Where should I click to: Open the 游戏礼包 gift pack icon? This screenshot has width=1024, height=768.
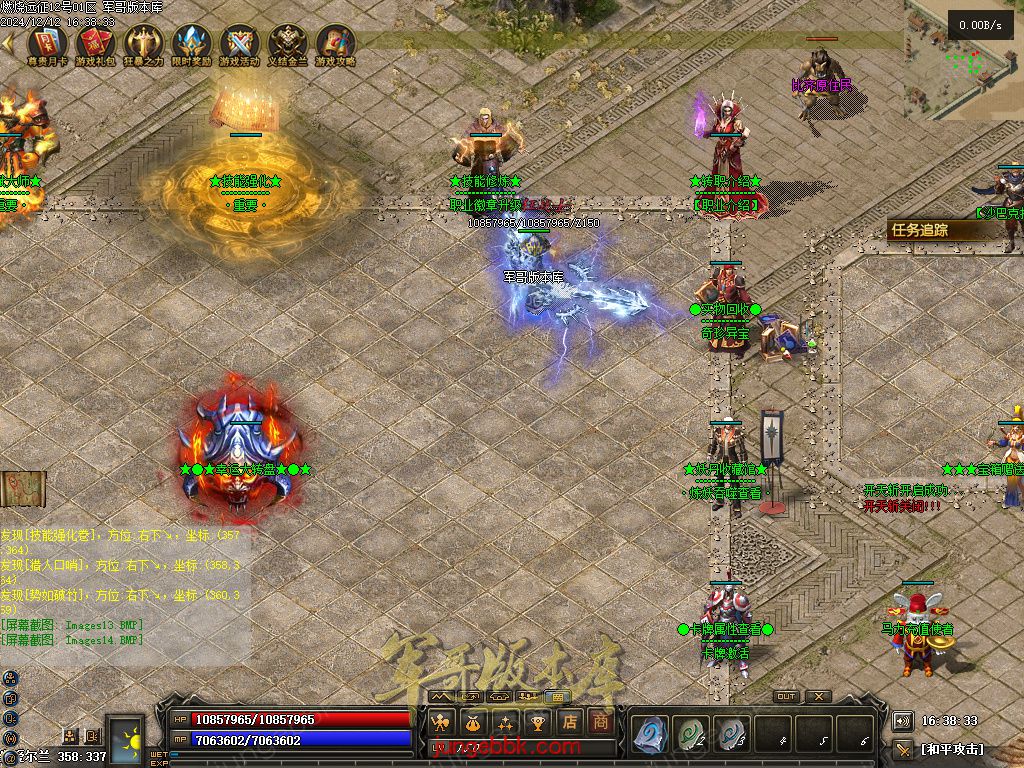[94, 44]
